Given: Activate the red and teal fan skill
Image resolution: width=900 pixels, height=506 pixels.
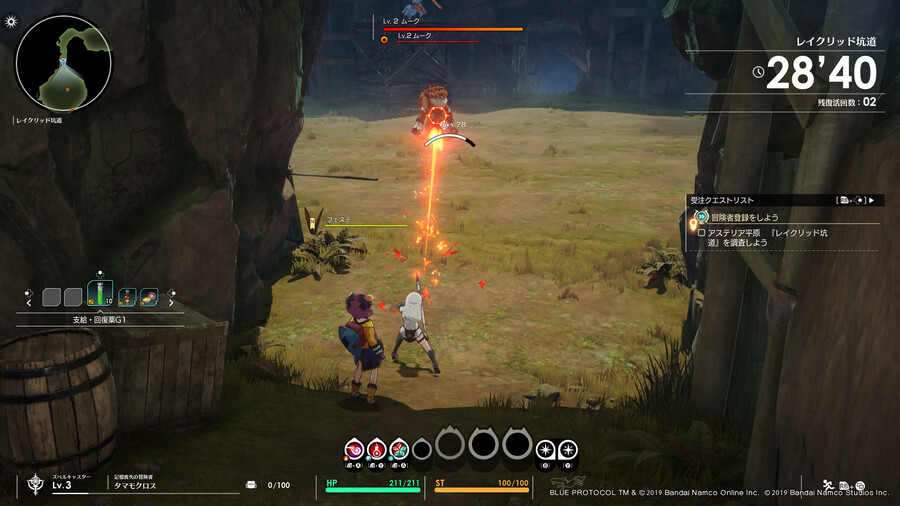Looking at the screenshot, I should pos(399,449).
